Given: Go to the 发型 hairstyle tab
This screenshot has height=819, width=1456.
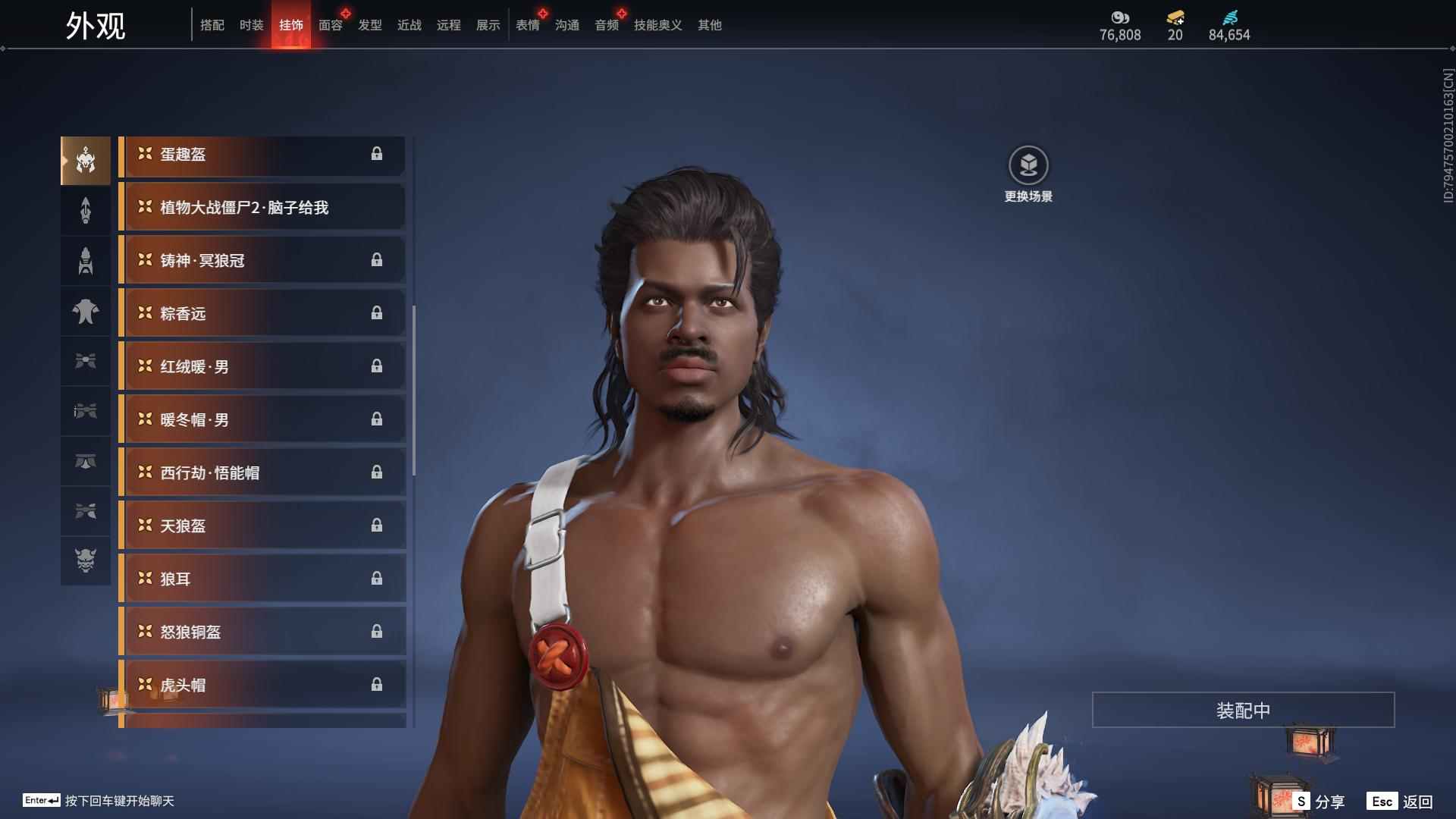Looking at the screenshot, I should [370, 25].
